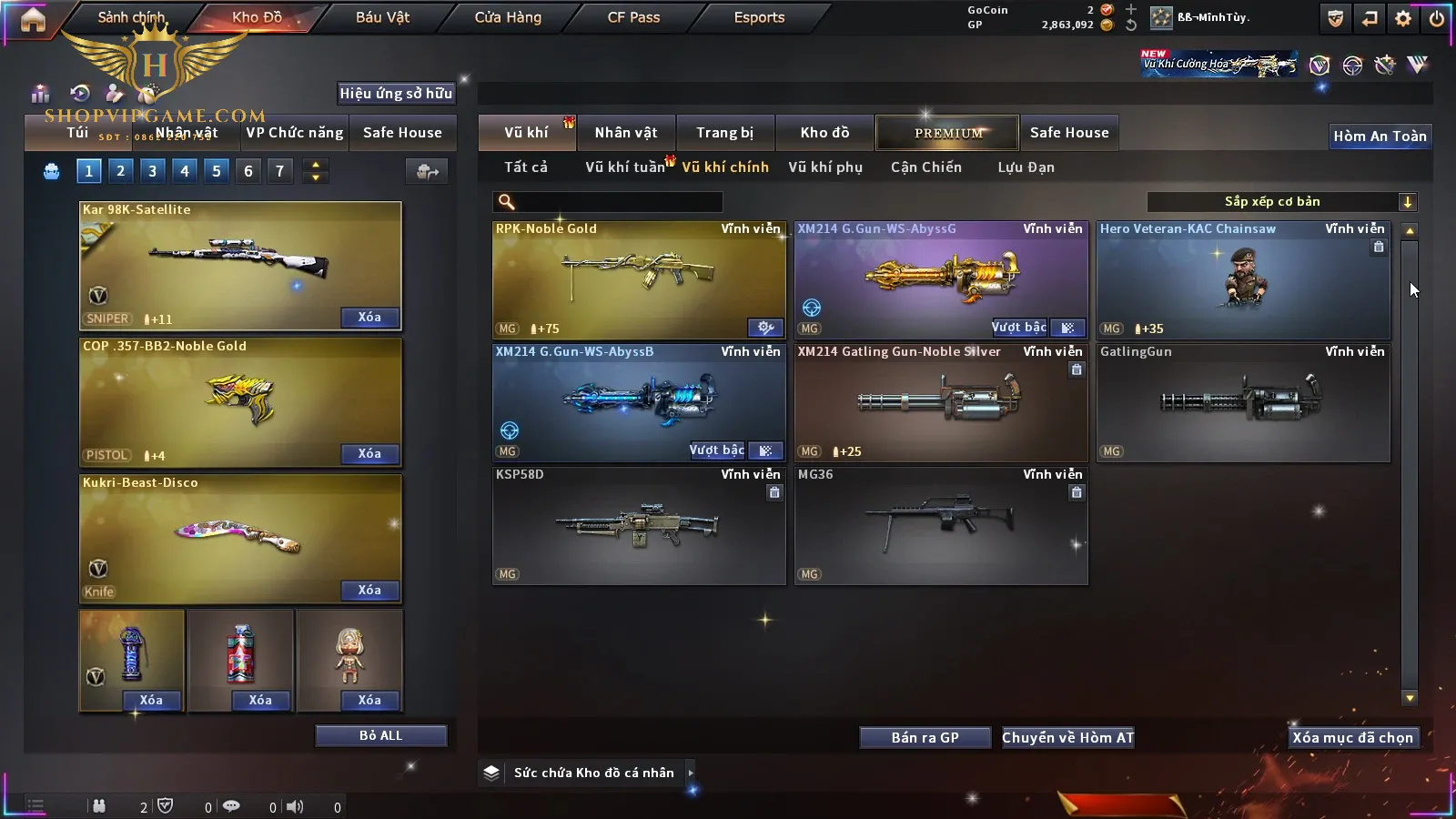Open the Hòm An Toàn safe box
This screenshot has width=1456, height=819.
click(1380, 136)
